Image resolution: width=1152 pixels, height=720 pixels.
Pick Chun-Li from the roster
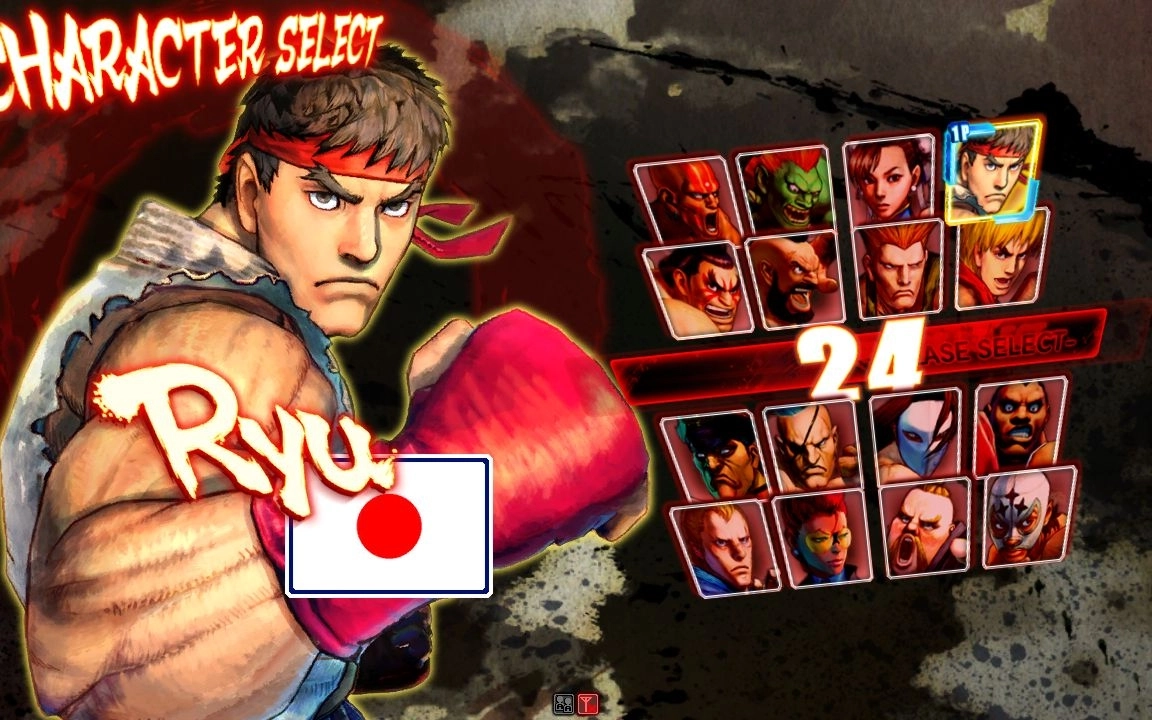point(890,180)
